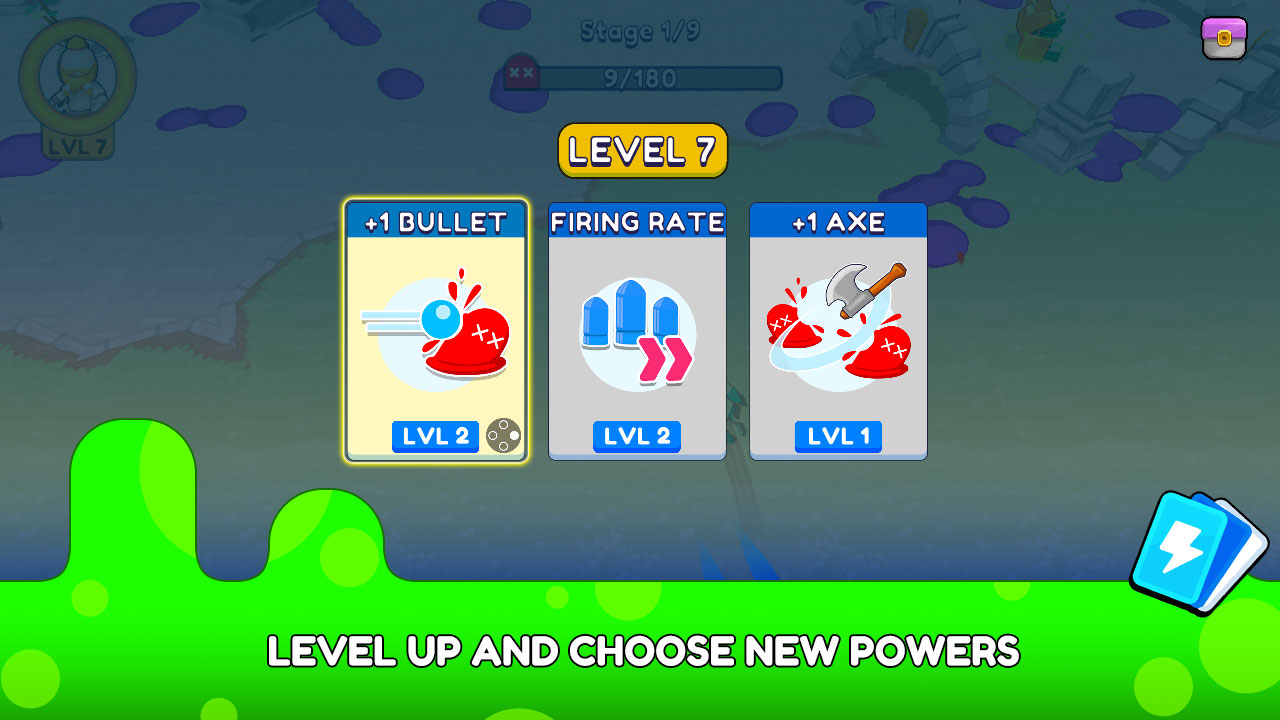Click the LVL 2 badge on Bullet card
1280x720 pixels.
coord(435,437)
